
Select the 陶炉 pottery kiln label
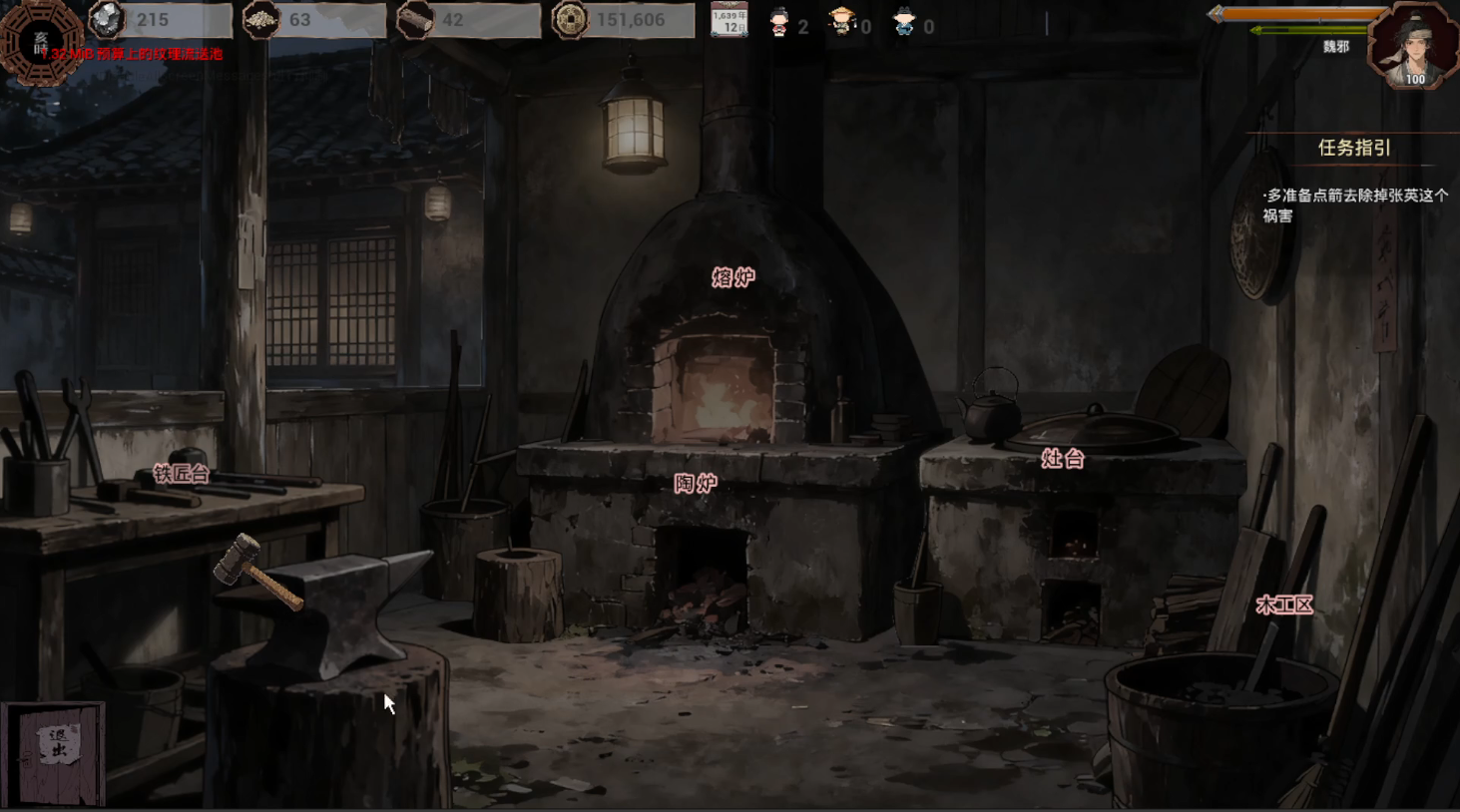click(696, 484)
